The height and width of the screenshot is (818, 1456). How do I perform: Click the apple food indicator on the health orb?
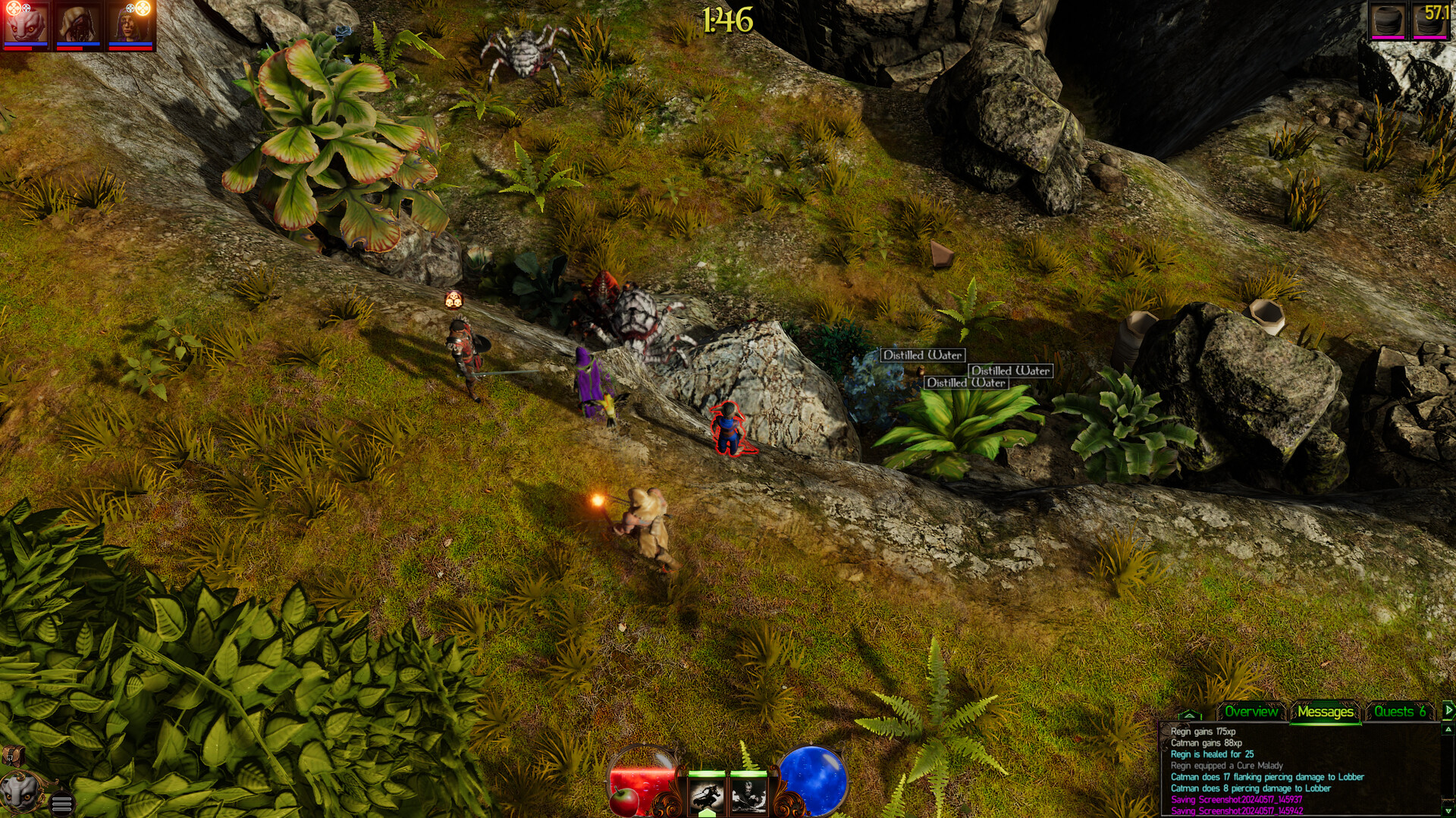pyautogui.click(x=625, y=801)
